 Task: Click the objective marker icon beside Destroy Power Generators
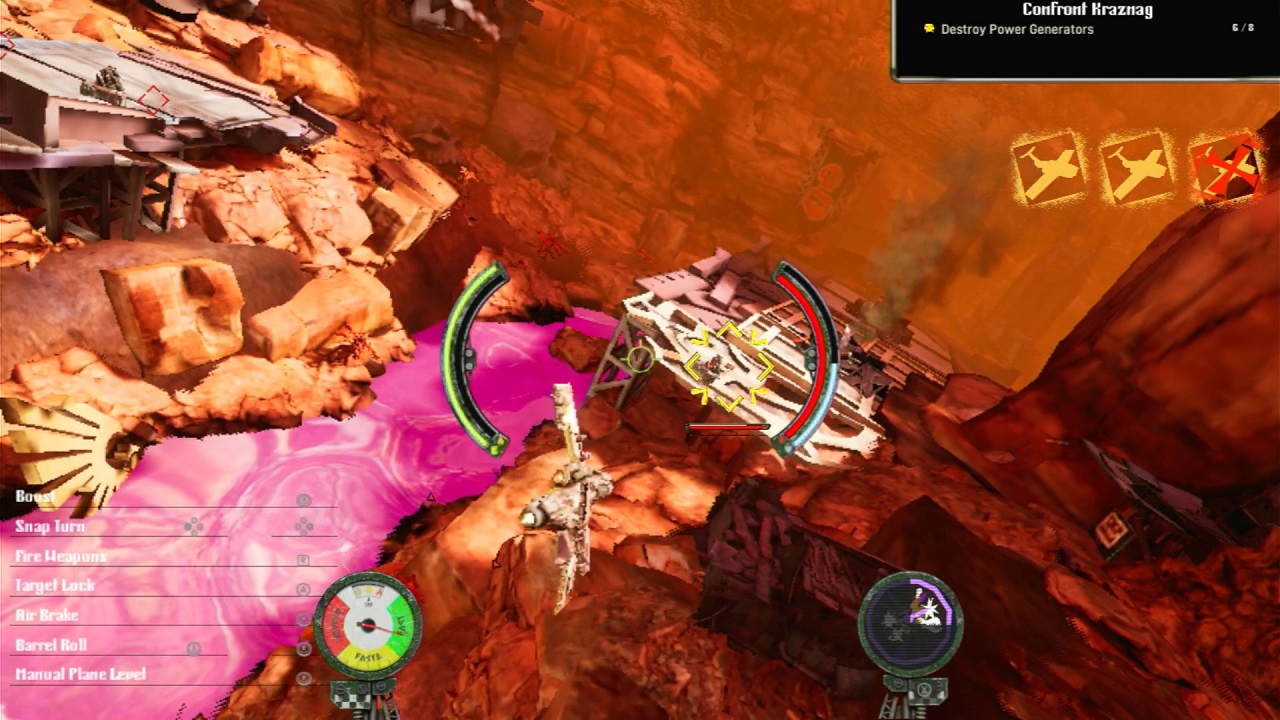click(x=927, y=30)
